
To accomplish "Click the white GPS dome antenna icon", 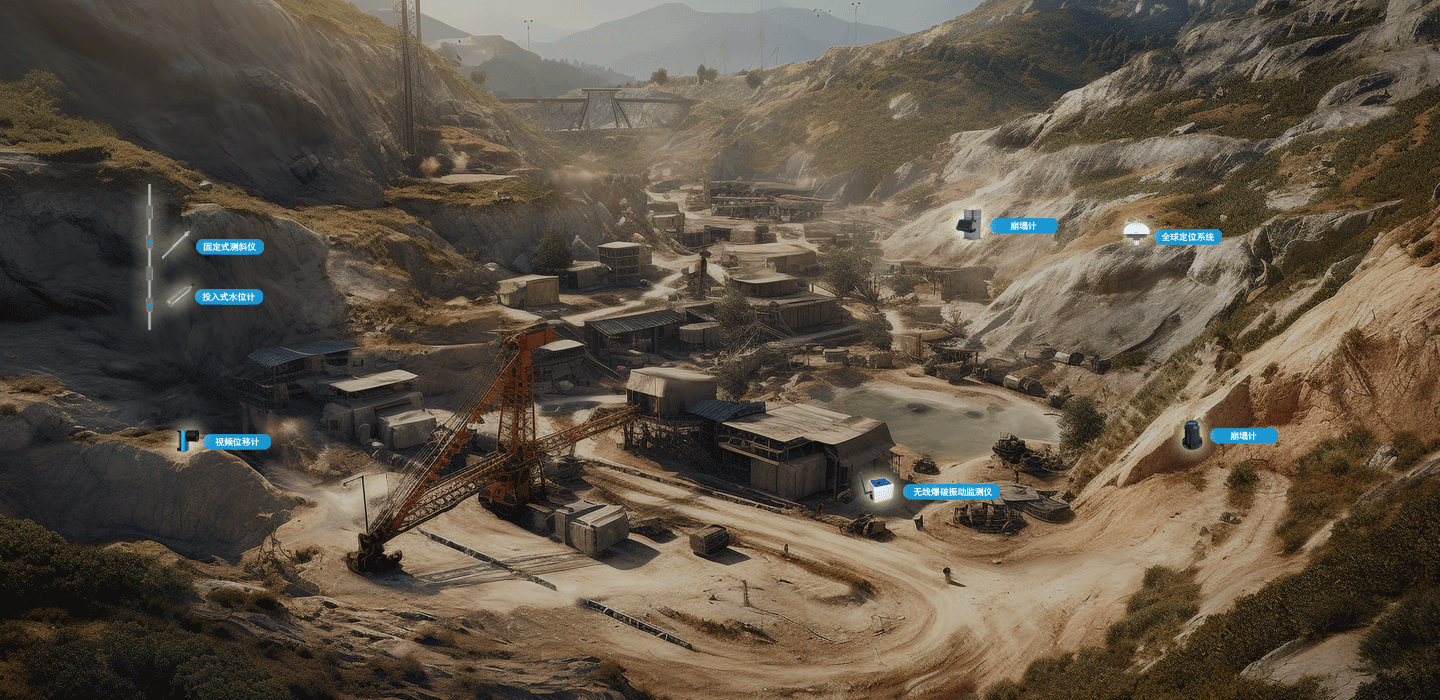I will (x=1135, y=233).
